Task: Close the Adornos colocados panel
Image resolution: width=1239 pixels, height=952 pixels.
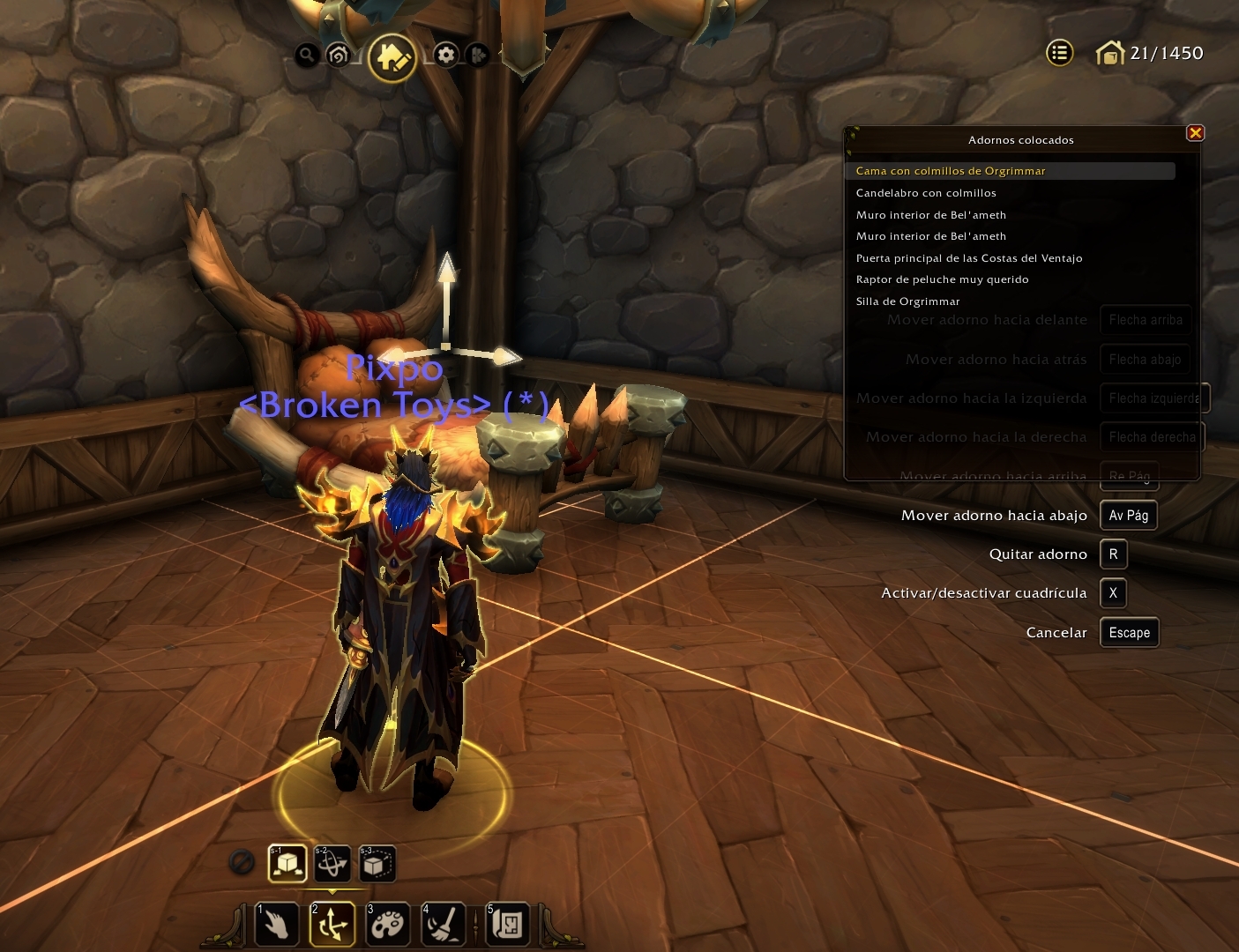Action: 1195,133
